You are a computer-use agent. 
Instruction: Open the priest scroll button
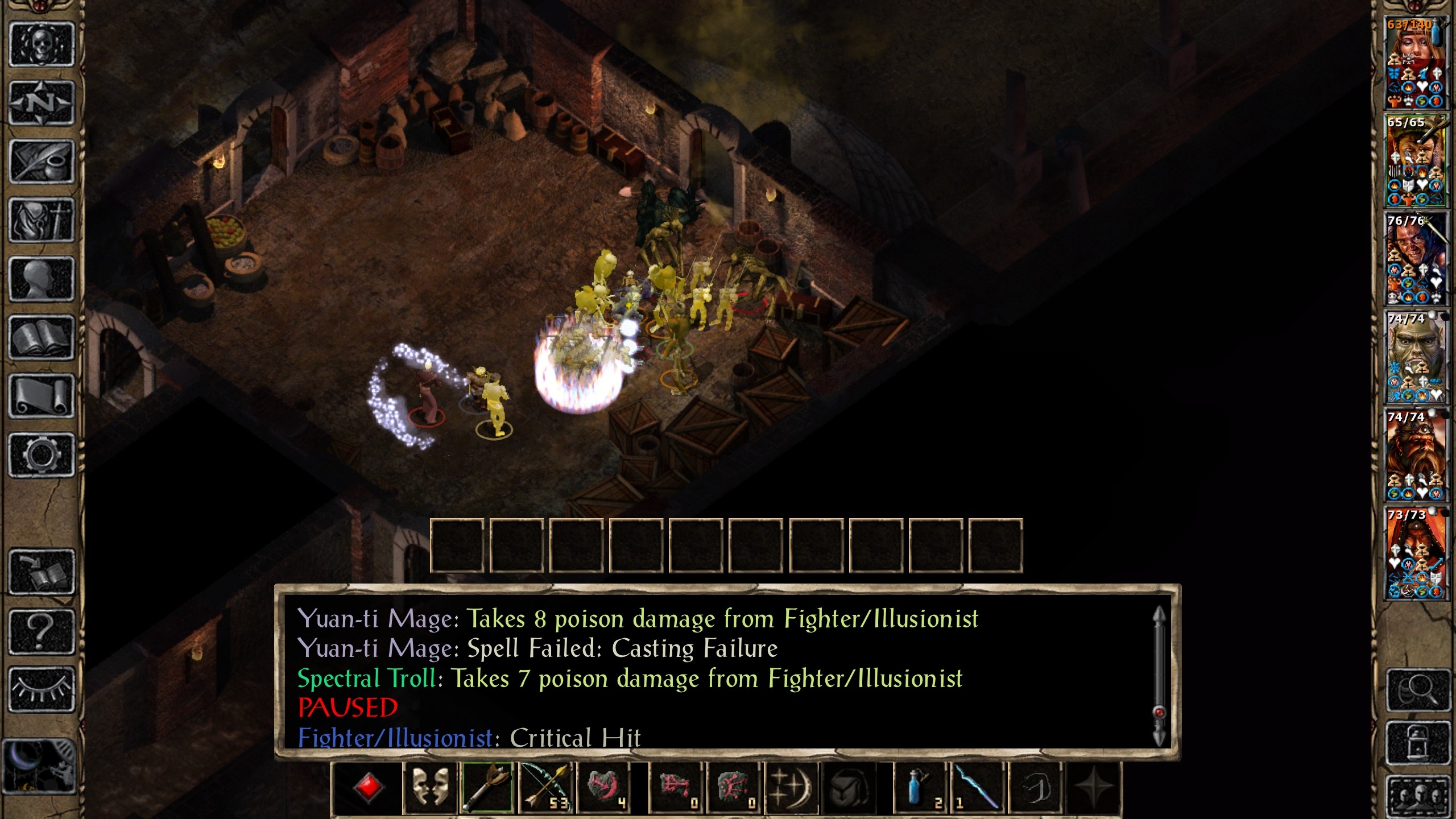point(42,396)
